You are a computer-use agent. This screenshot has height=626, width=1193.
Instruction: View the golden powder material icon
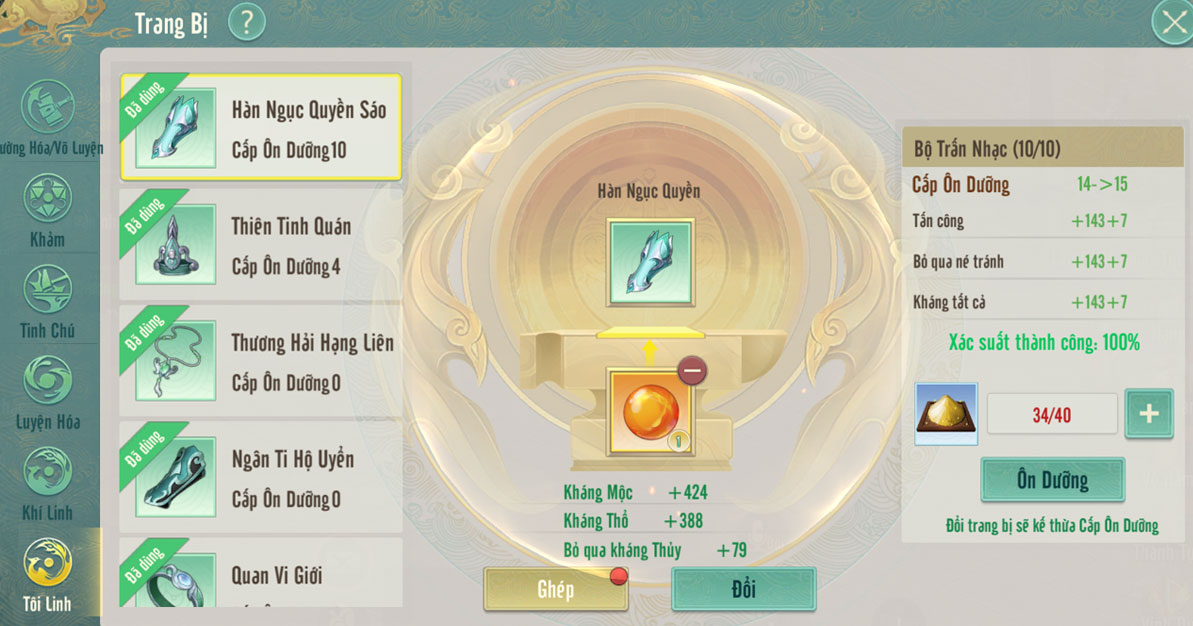tap(946, 413)
